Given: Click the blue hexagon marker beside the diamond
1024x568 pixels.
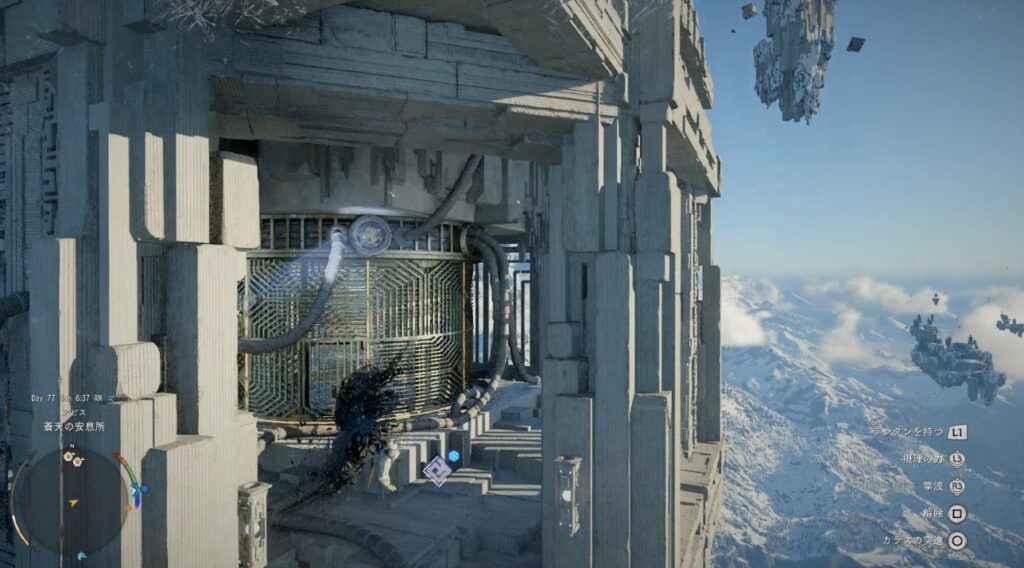Looking at the screenshot, I should click(x=453, y=457).
